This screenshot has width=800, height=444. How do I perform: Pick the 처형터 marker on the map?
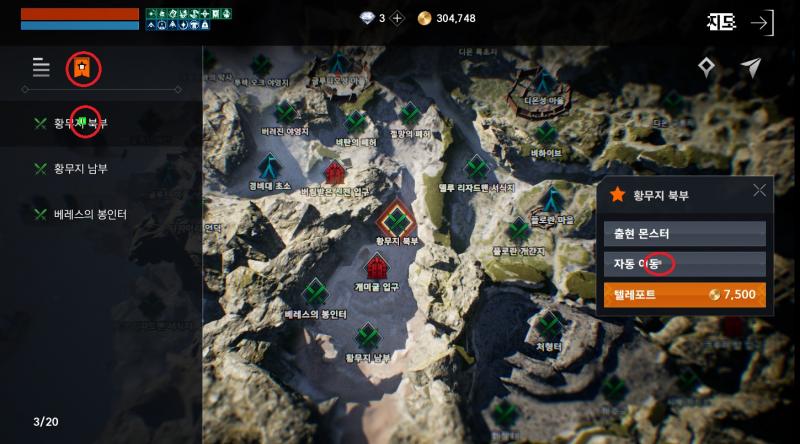pos(549,324)
